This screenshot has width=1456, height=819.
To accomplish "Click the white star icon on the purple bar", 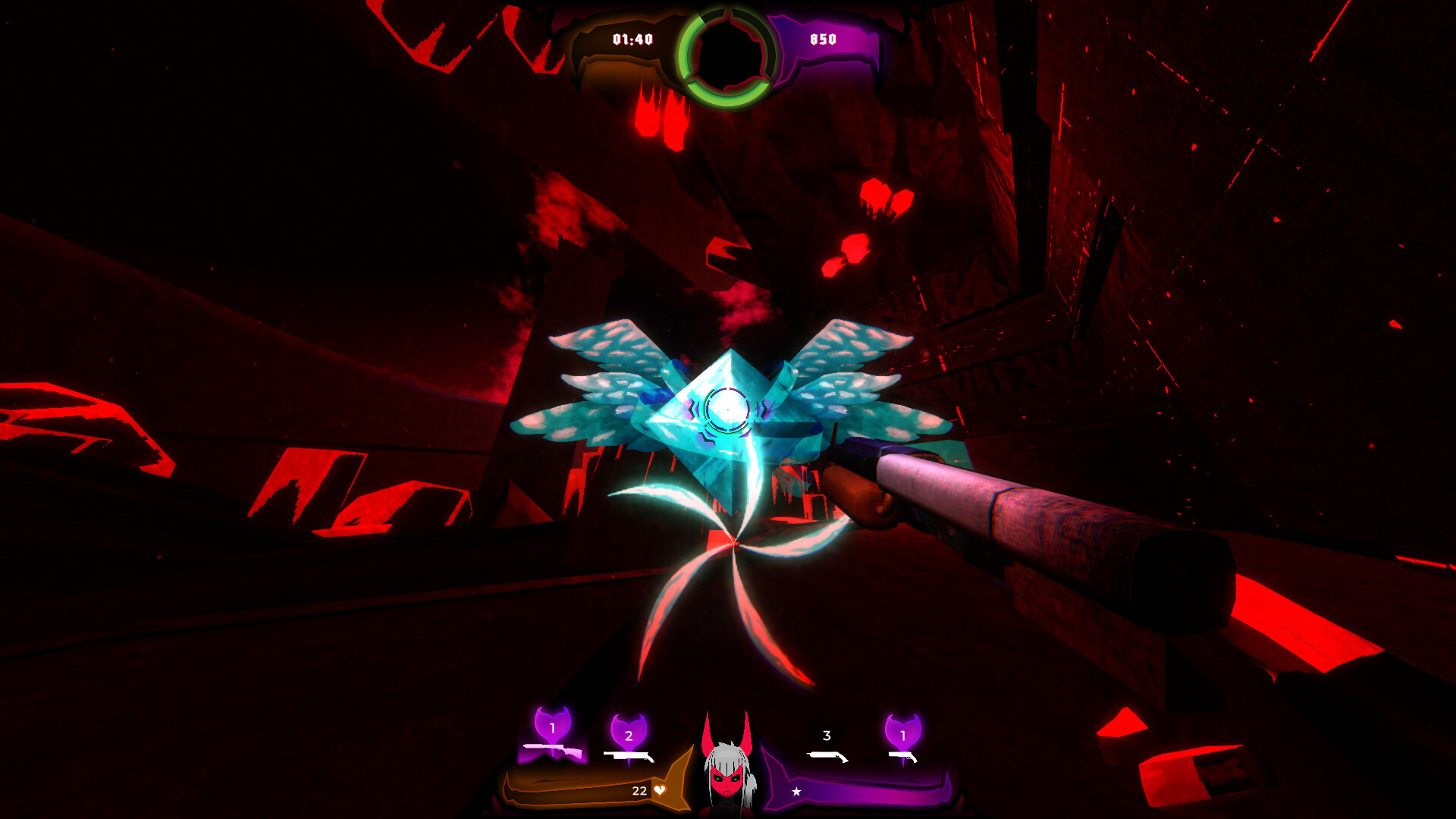I will (x=797, y=790).
